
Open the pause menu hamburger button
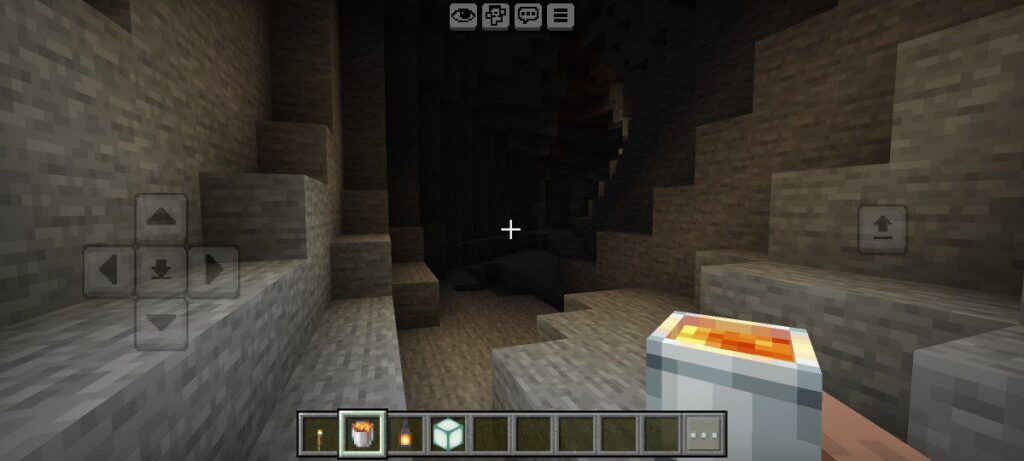[560, 15]
